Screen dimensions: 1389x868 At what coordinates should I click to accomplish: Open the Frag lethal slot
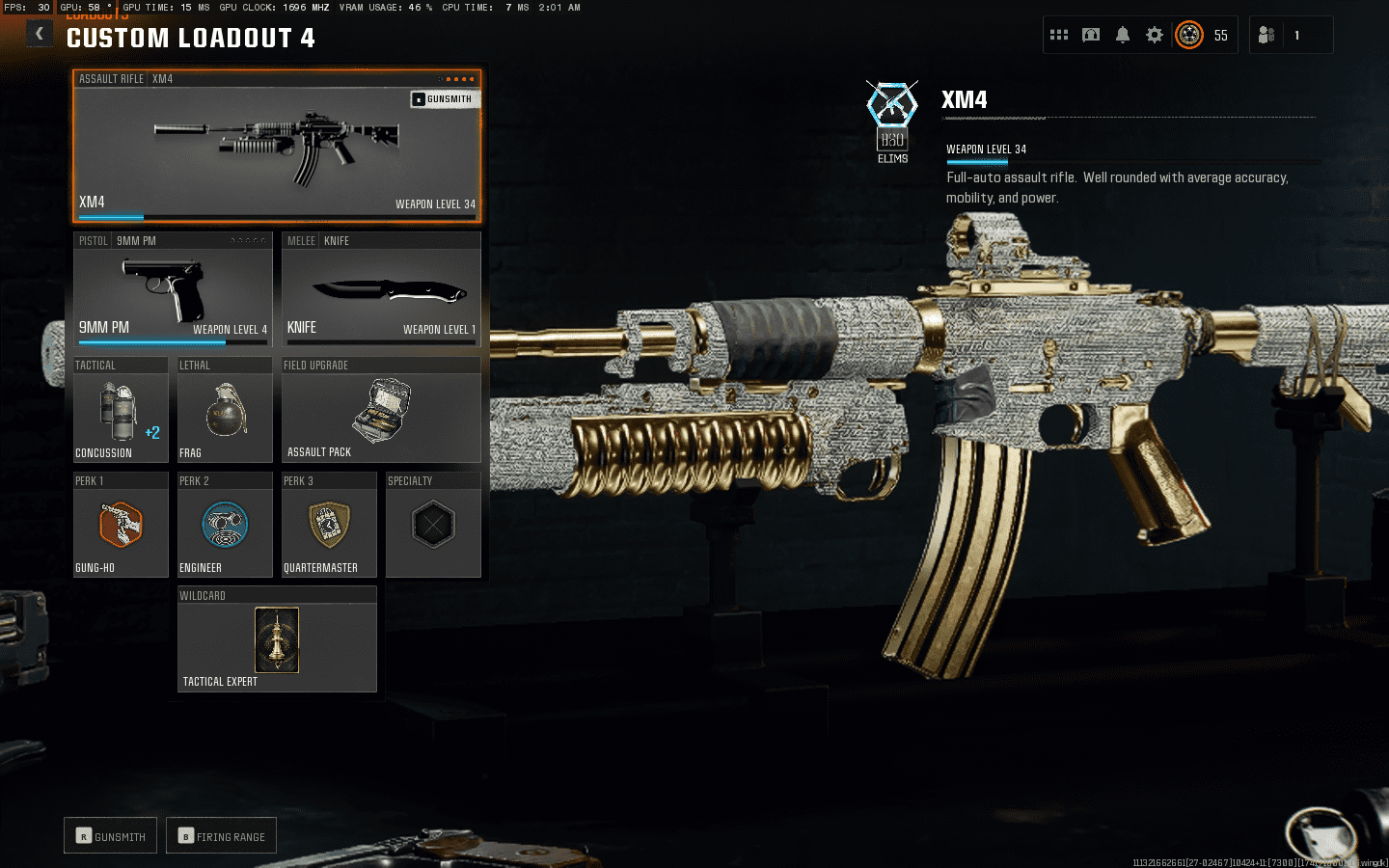[x=225, y=411]
